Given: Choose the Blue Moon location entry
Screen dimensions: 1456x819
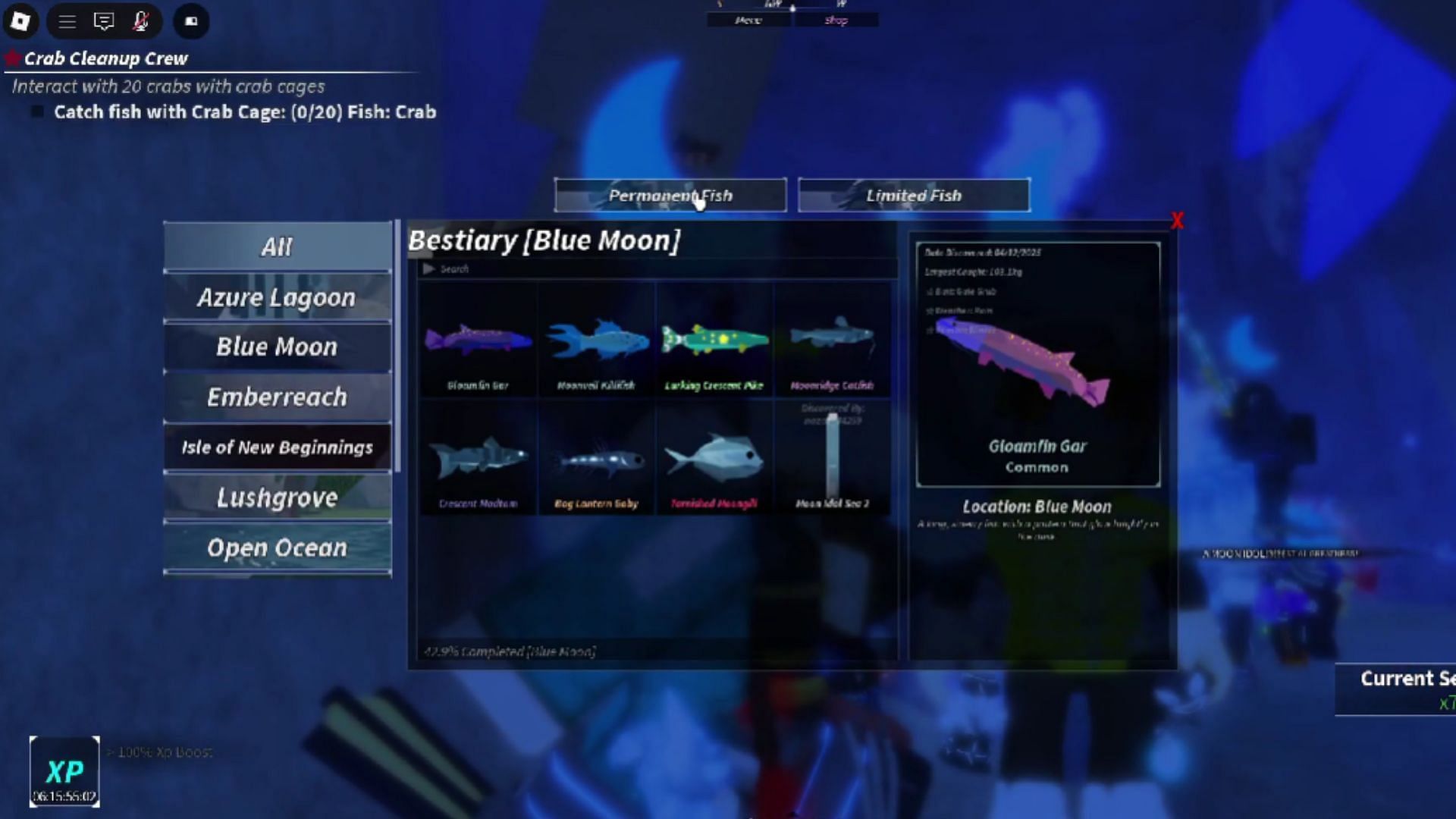Looking at the screenshot, I should coord(277,347).
